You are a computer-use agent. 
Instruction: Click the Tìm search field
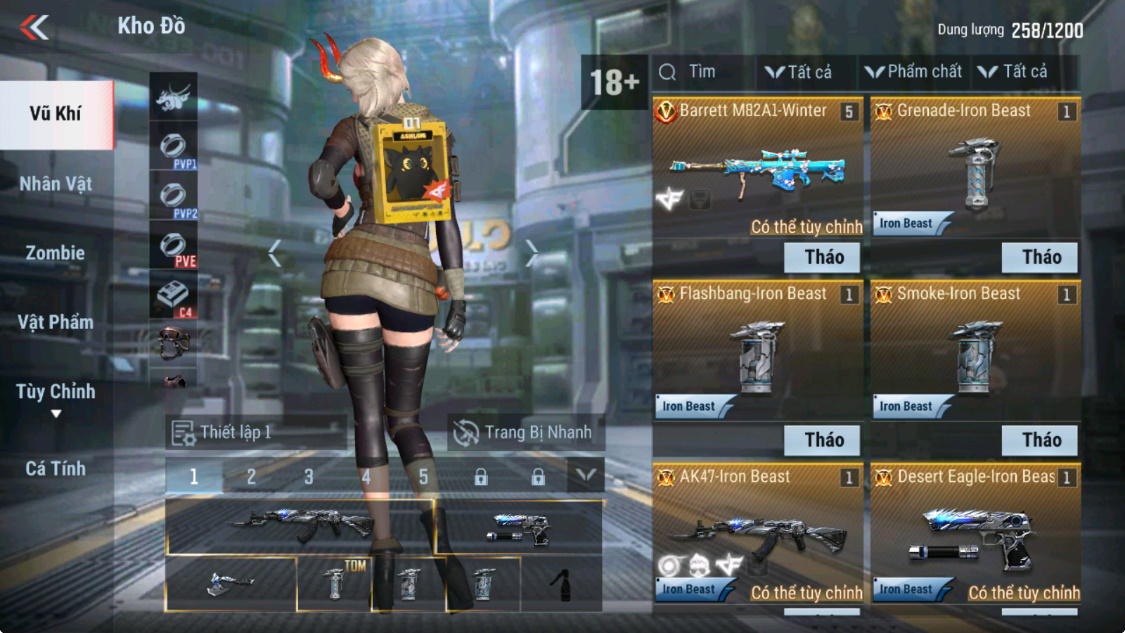coord(700,72)
